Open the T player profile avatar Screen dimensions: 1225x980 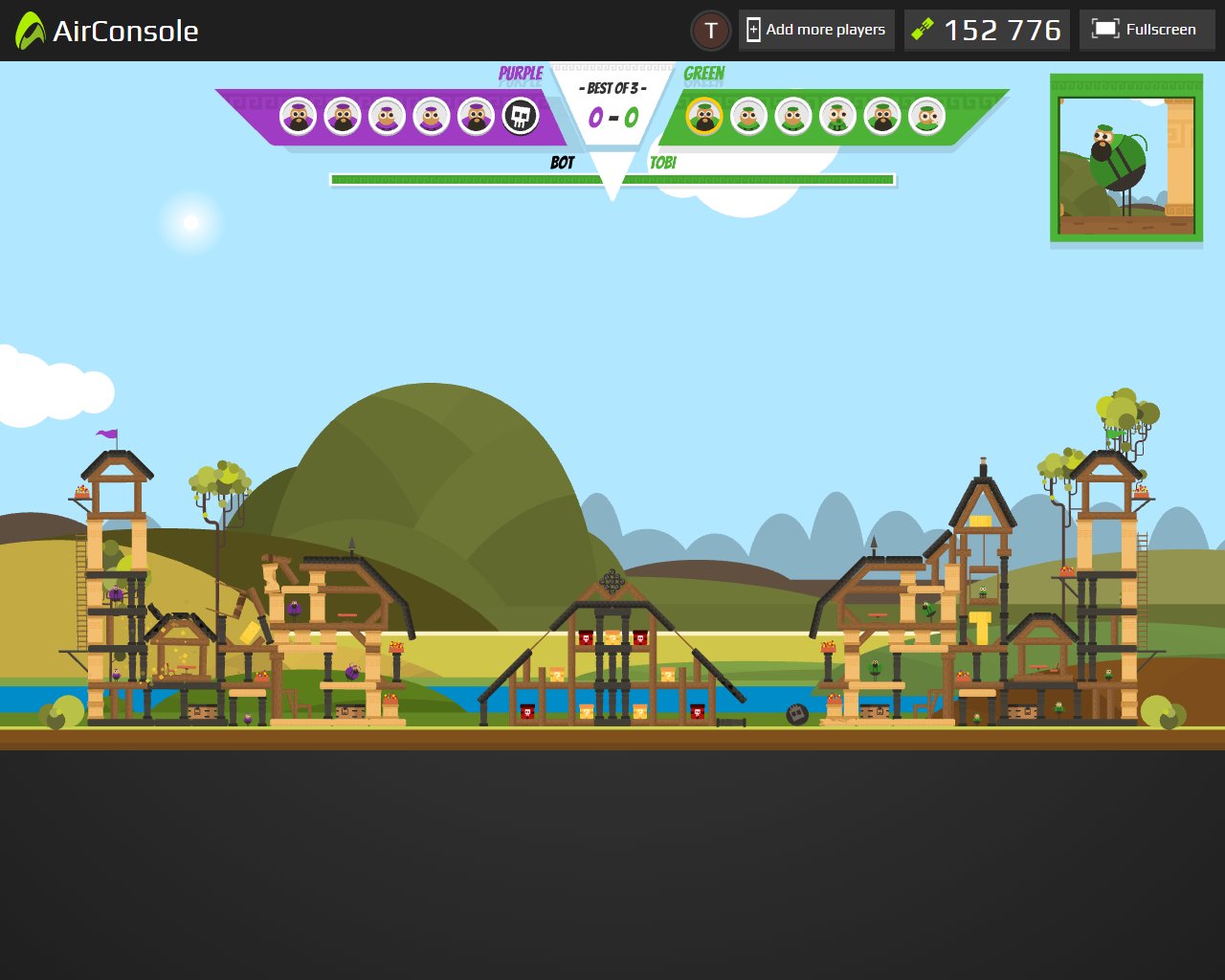711,31
